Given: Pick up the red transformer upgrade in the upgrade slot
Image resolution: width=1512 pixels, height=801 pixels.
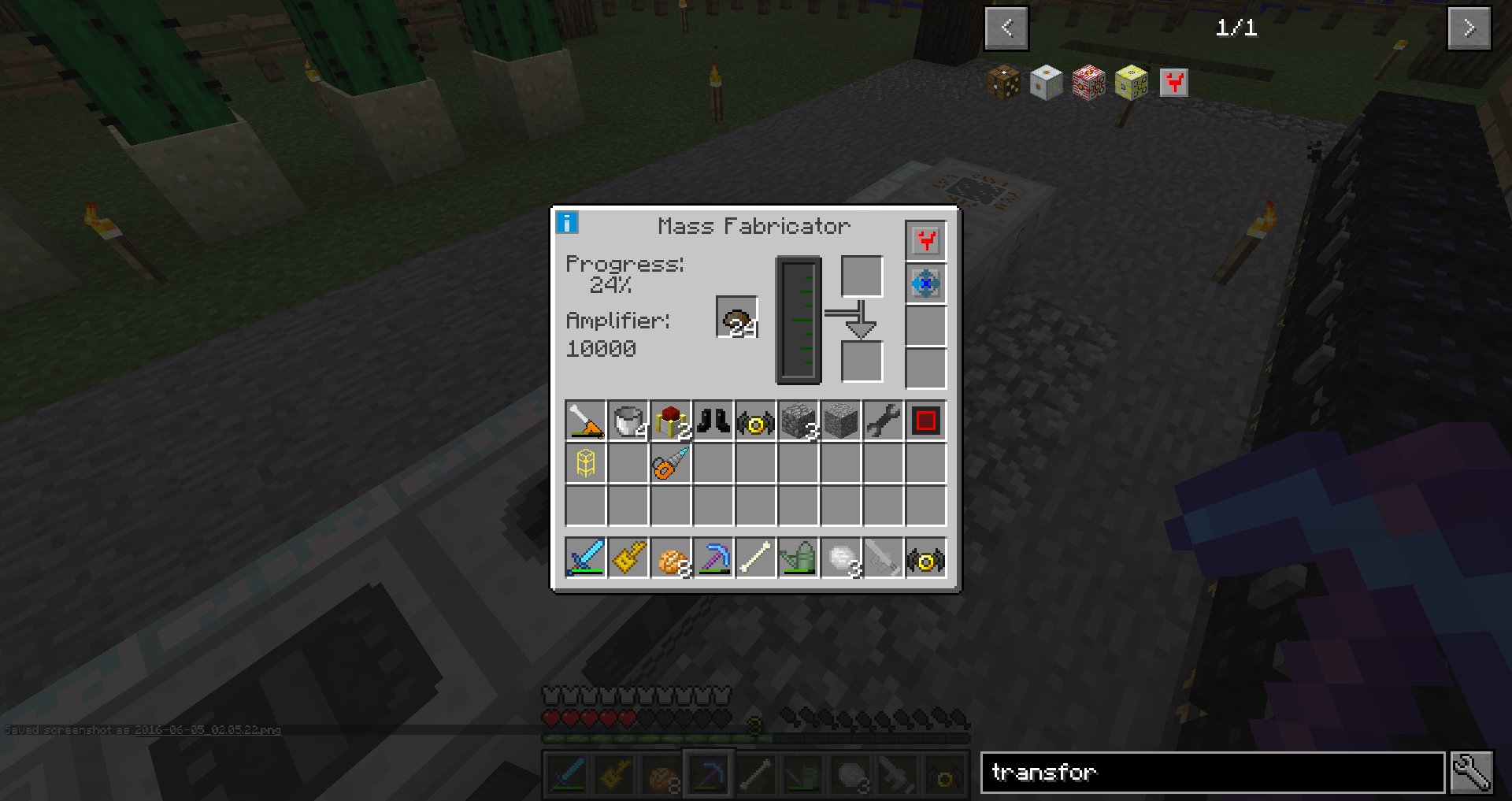Looking at the screenshot, I should coord(926,241).
